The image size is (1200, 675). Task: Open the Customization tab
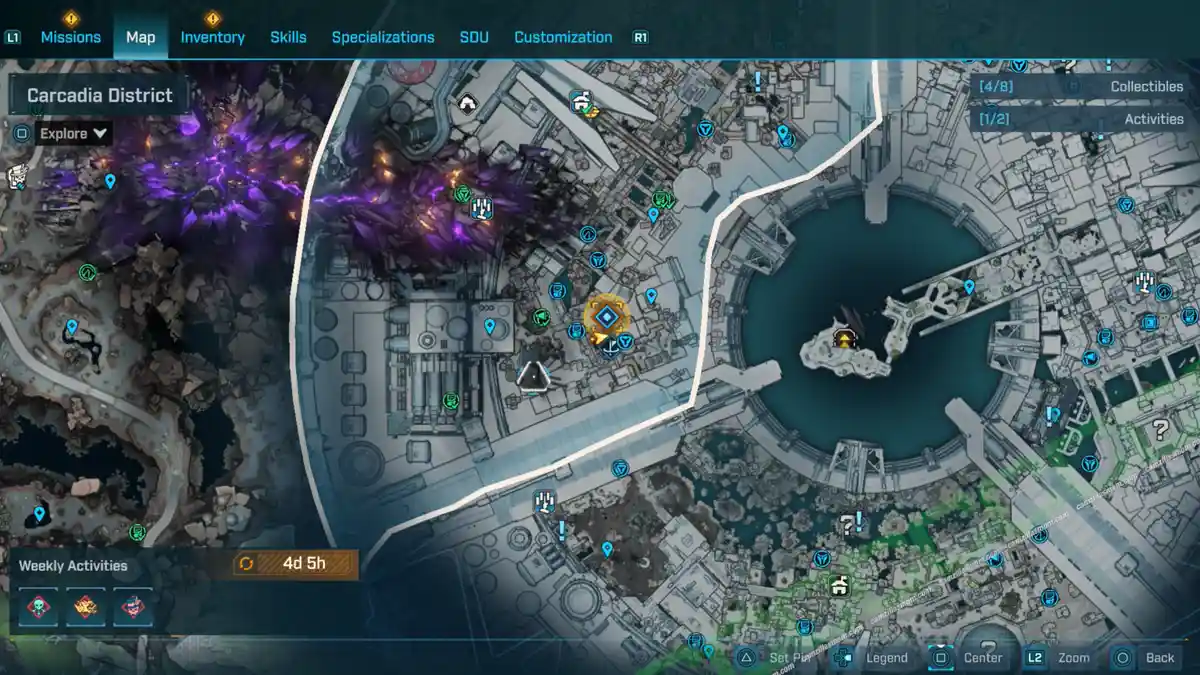(x=563, y=37)
